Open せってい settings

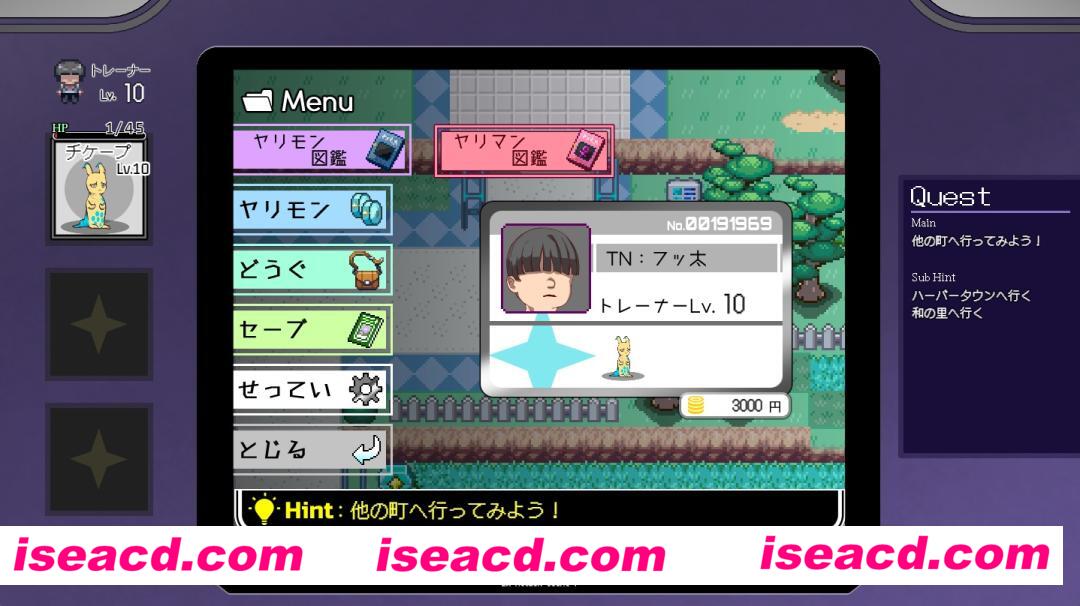click(311, 389)
